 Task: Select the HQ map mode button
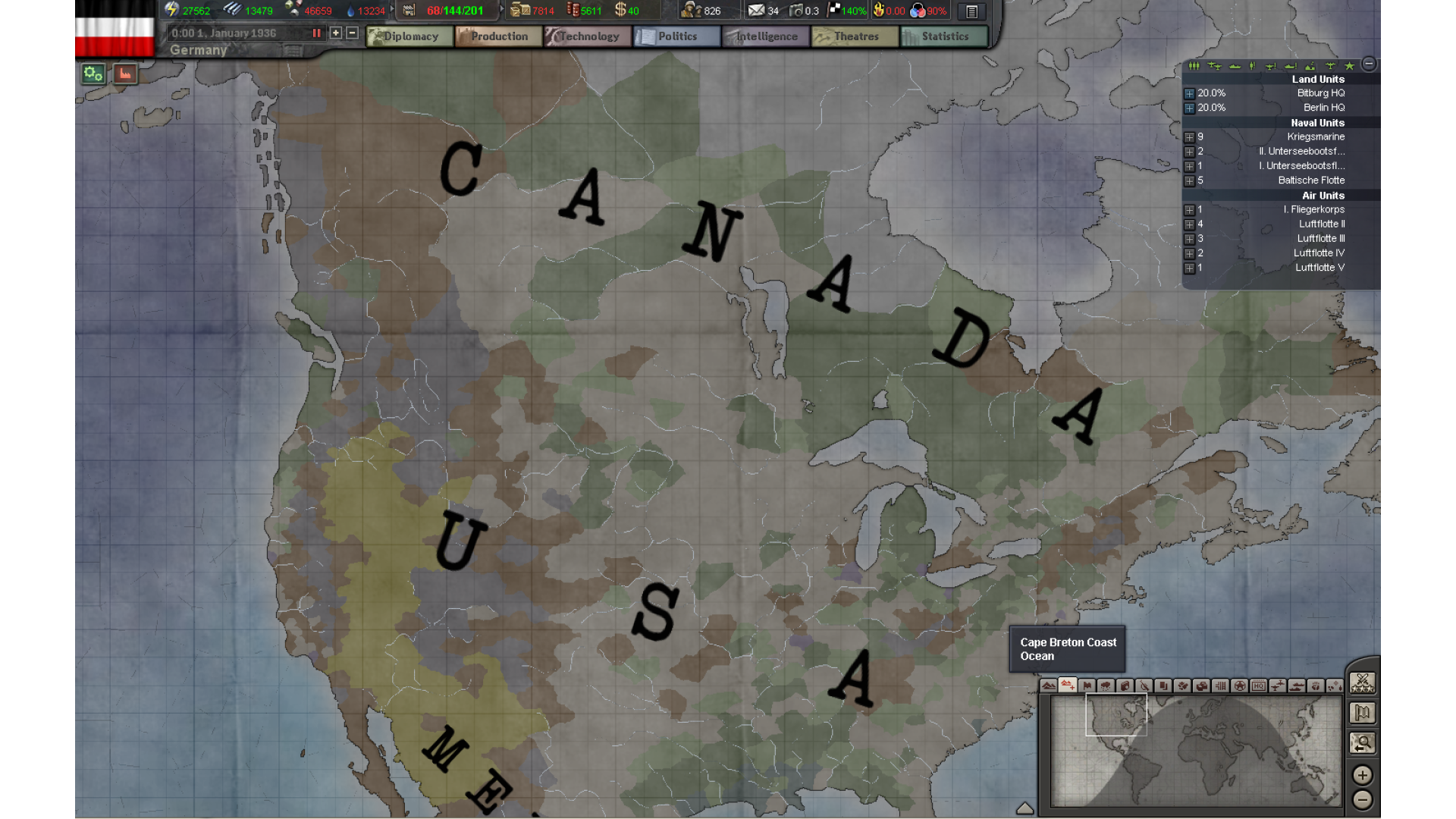click(1259, 686)
